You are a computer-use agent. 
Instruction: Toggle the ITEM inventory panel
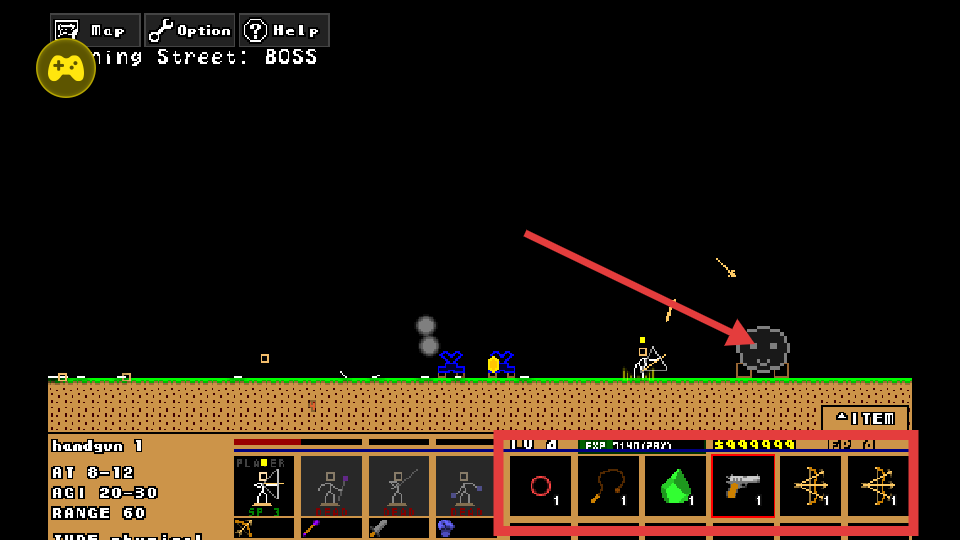[865, 418]
